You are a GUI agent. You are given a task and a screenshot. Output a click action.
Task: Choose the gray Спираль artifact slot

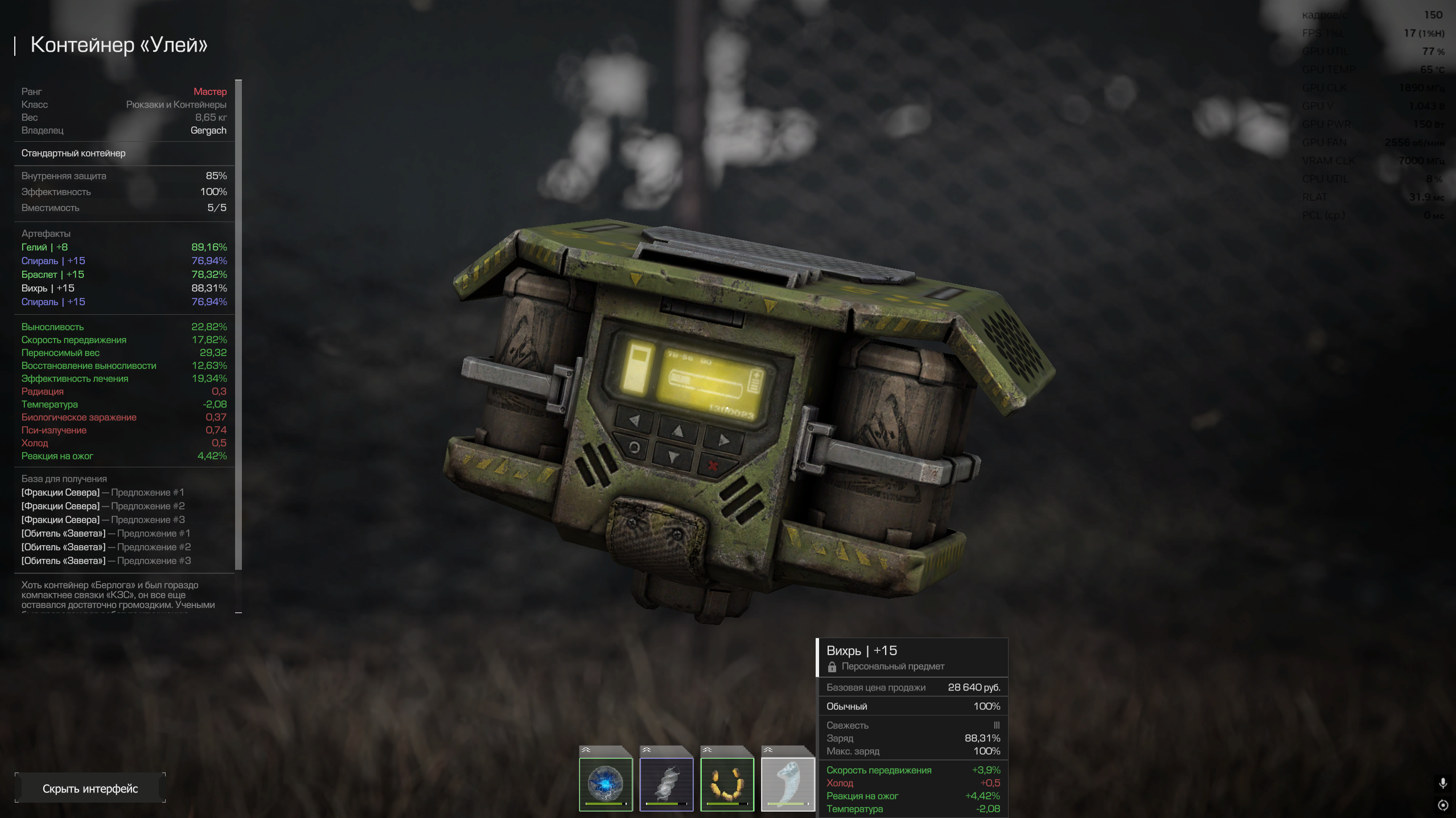point(667,784)
